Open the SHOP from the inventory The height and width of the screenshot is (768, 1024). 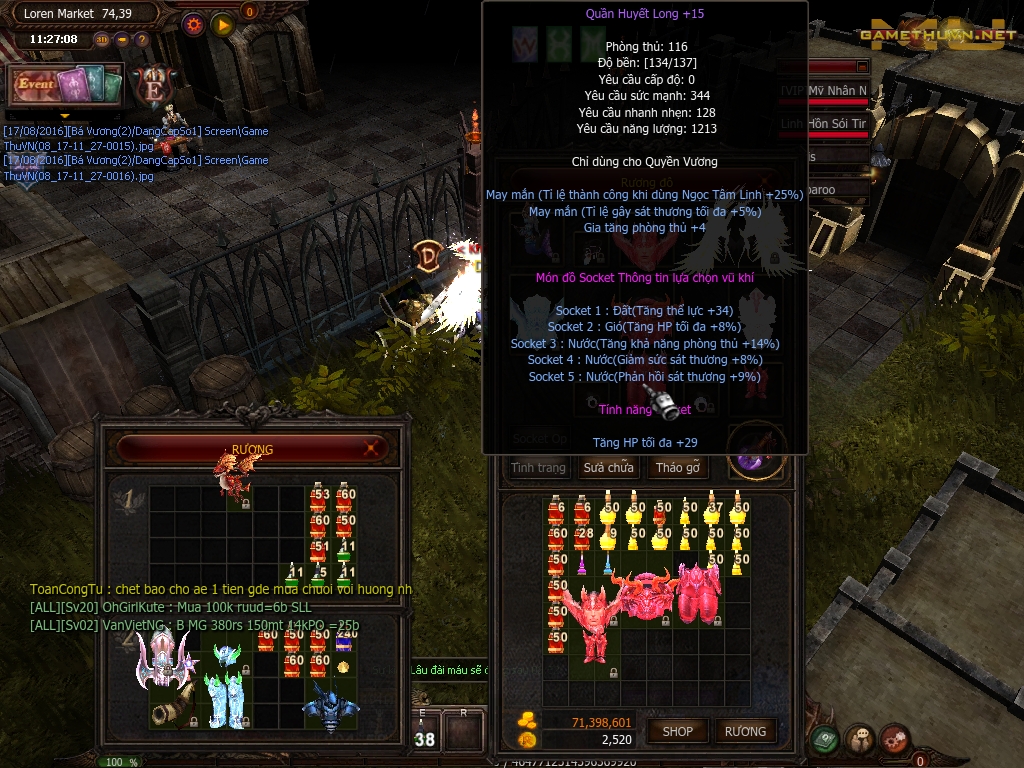pyautogui.click(x=677, y=731)
